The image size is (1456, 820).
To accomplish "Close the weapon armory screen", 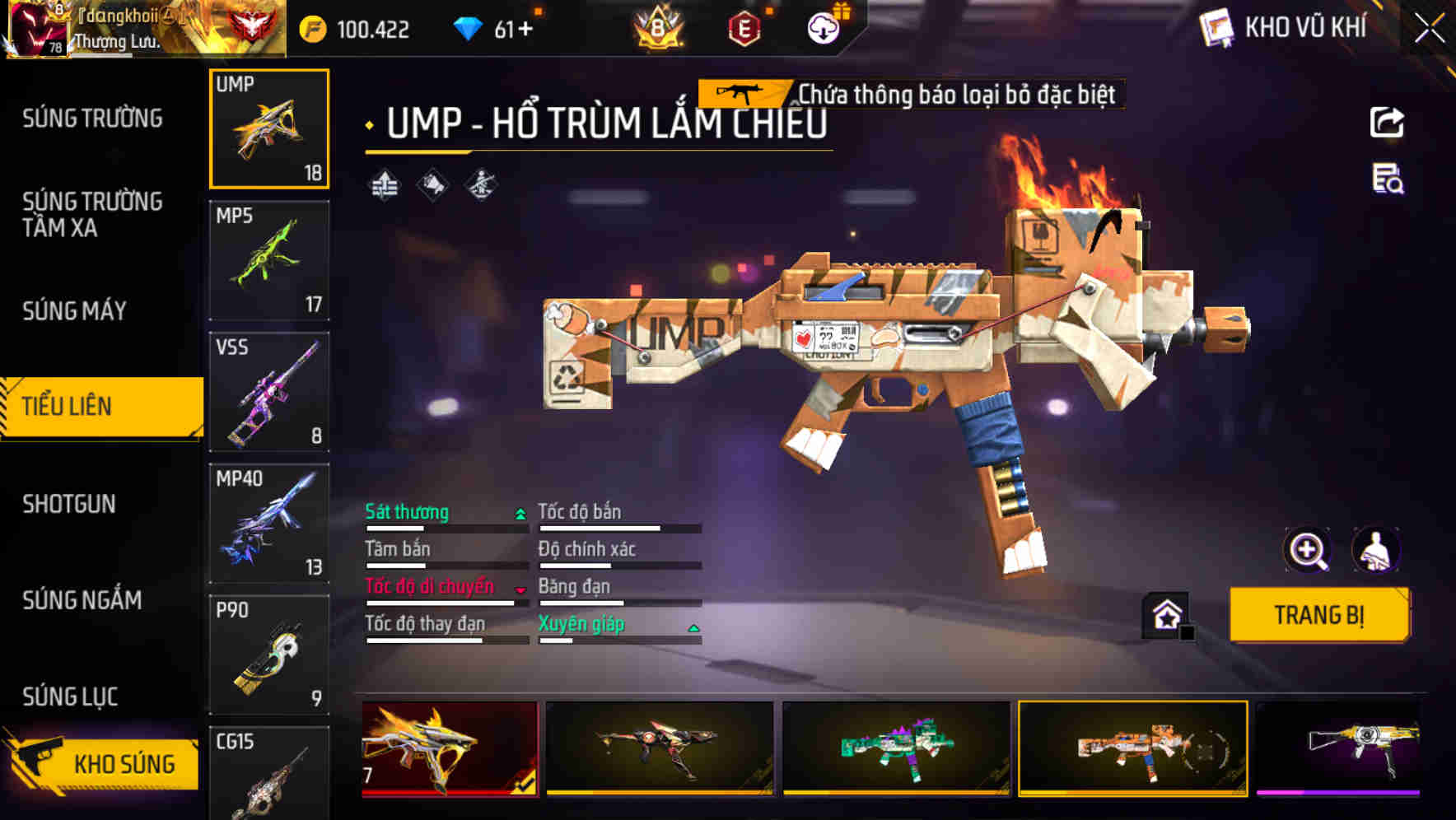I will 1430,29.
